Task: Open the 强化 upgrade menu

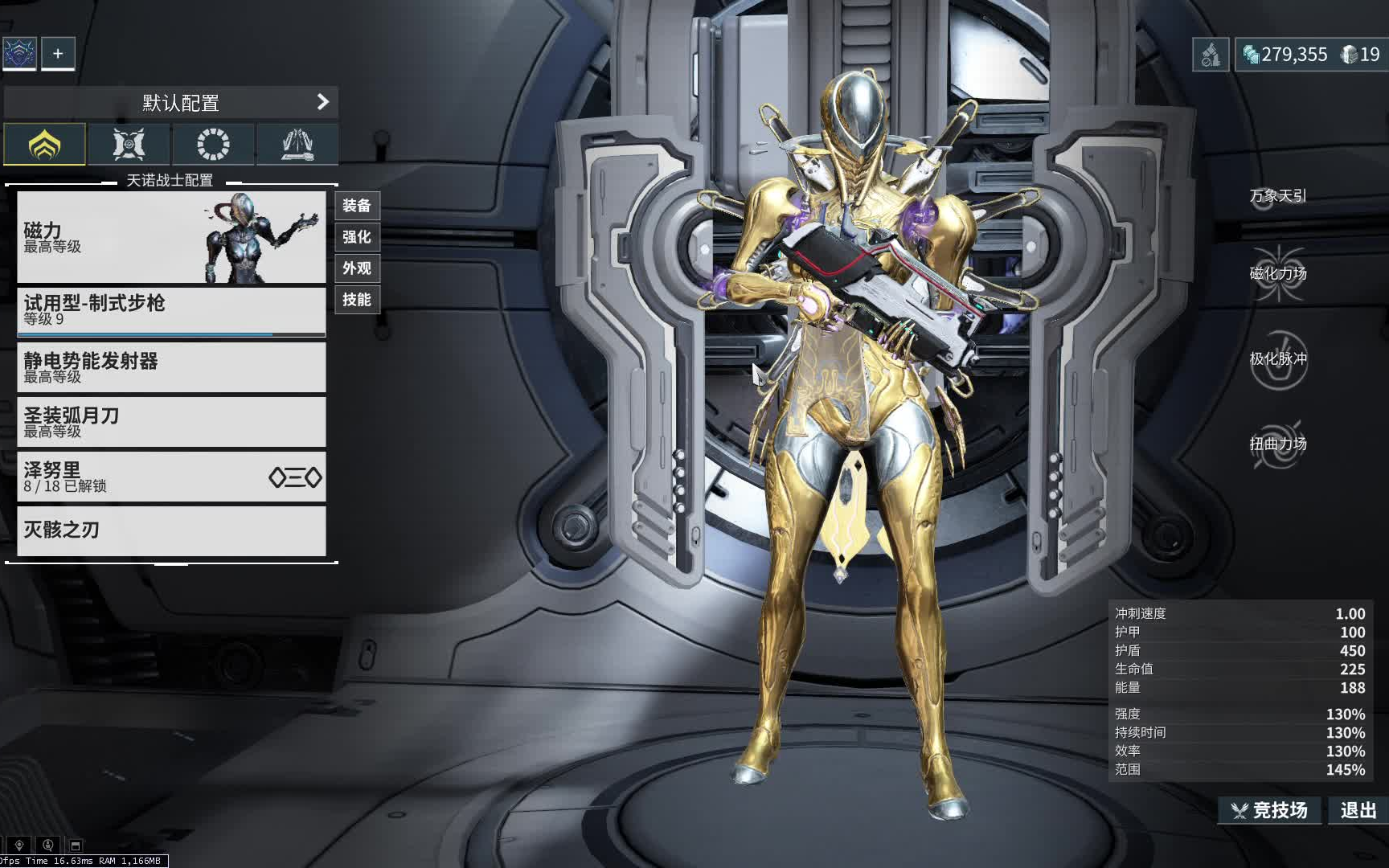Action: pos(357,237)
